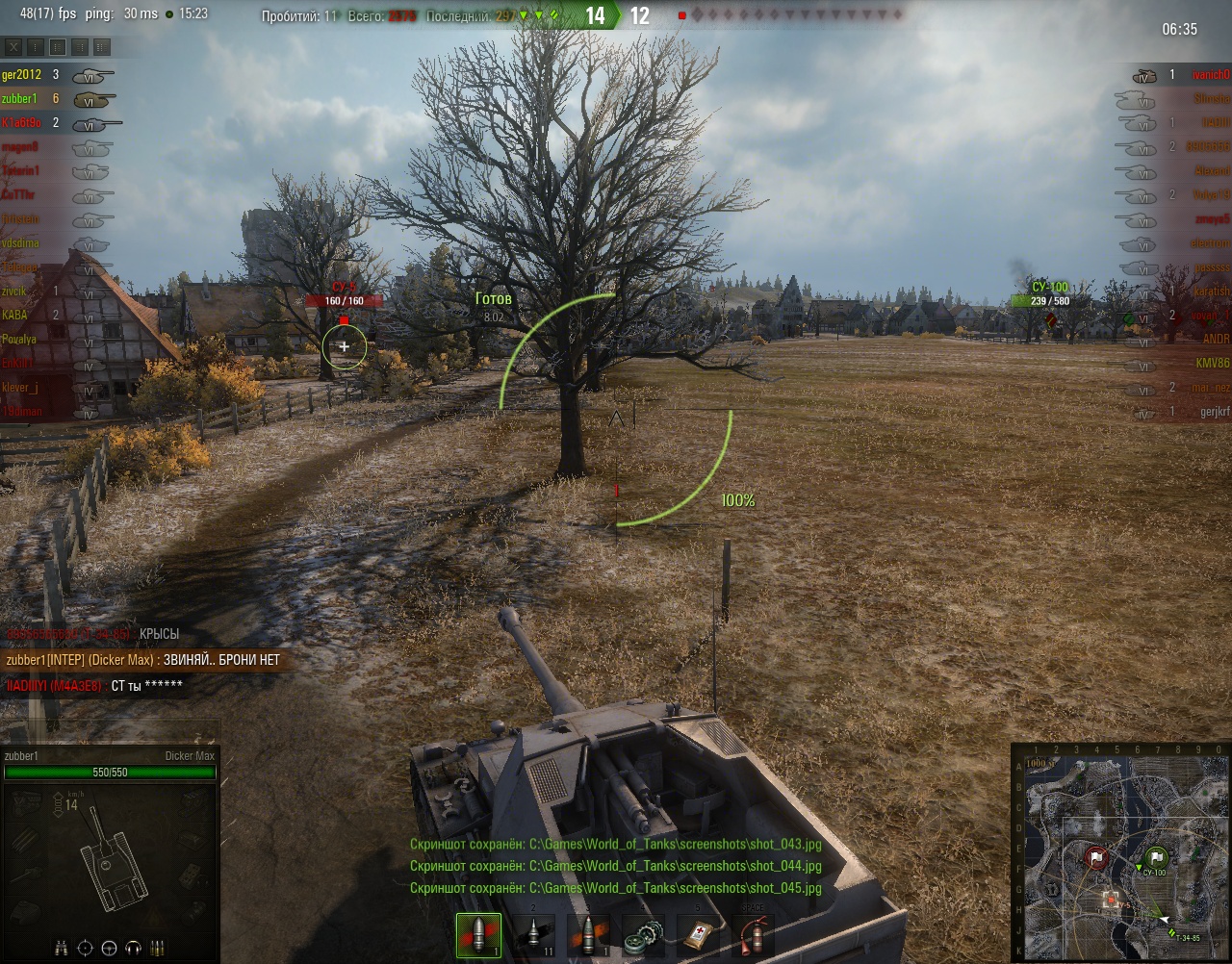Viewport: 1232px width, 964px height.
Task: Use the repair kit consumable
Action: tap(642, 935)
